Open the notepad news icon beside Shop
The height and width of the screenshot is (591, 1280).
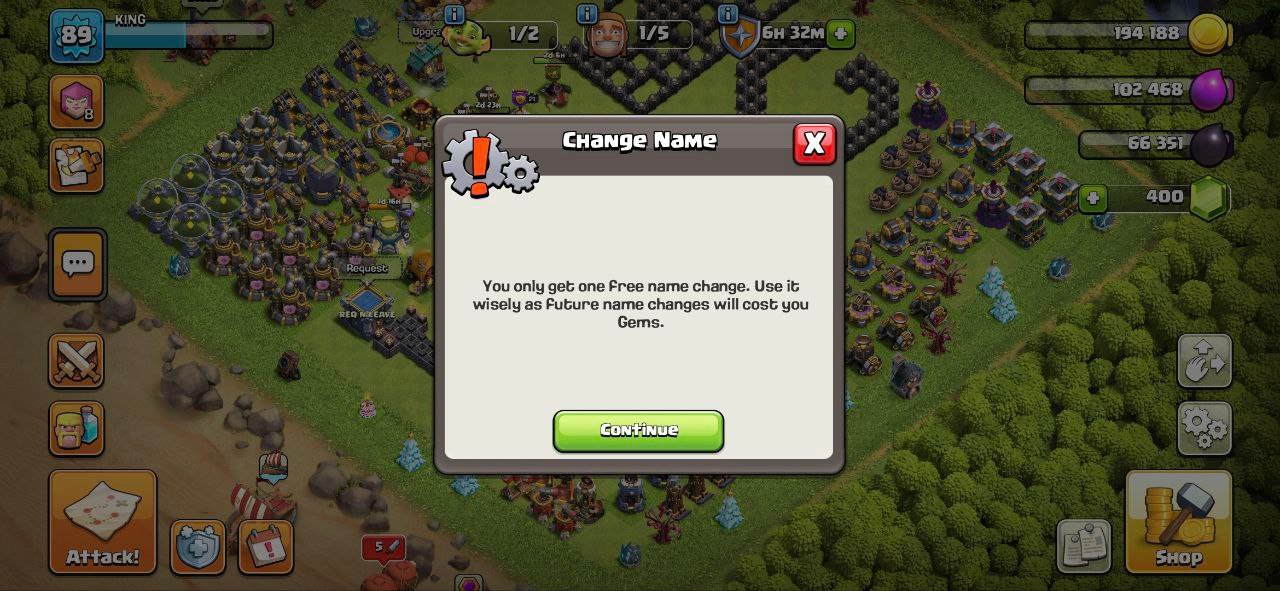(x=1083, y=546)
